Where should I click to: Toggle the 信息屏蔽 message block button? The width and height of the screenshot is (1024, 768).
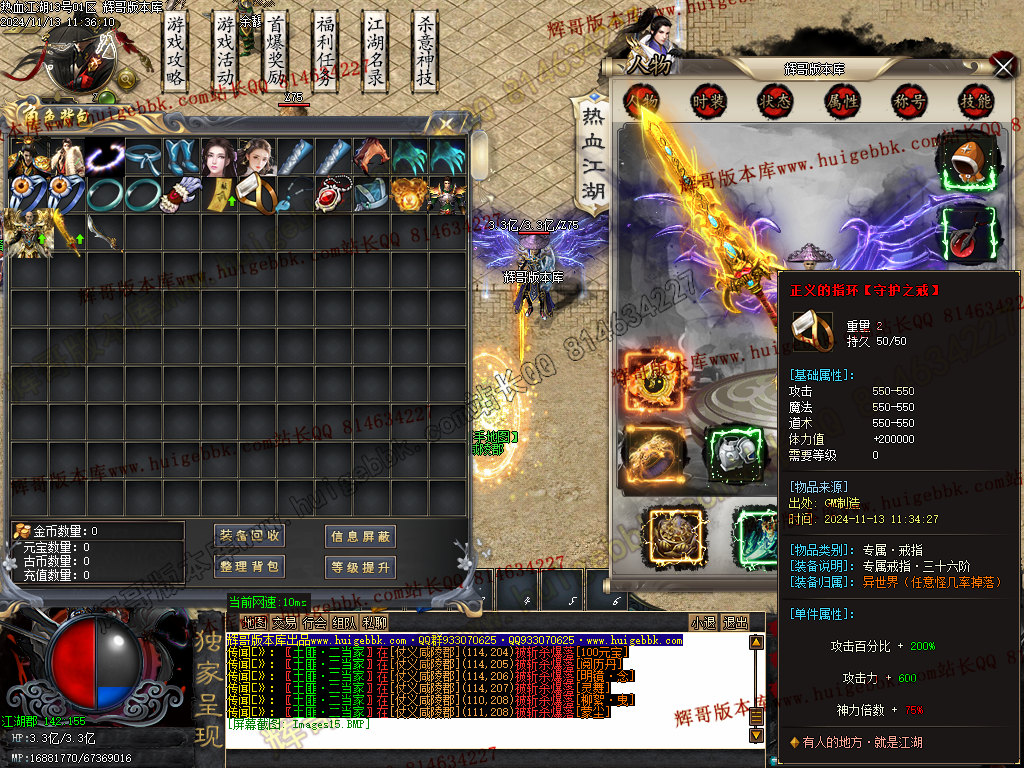[360, 536]
